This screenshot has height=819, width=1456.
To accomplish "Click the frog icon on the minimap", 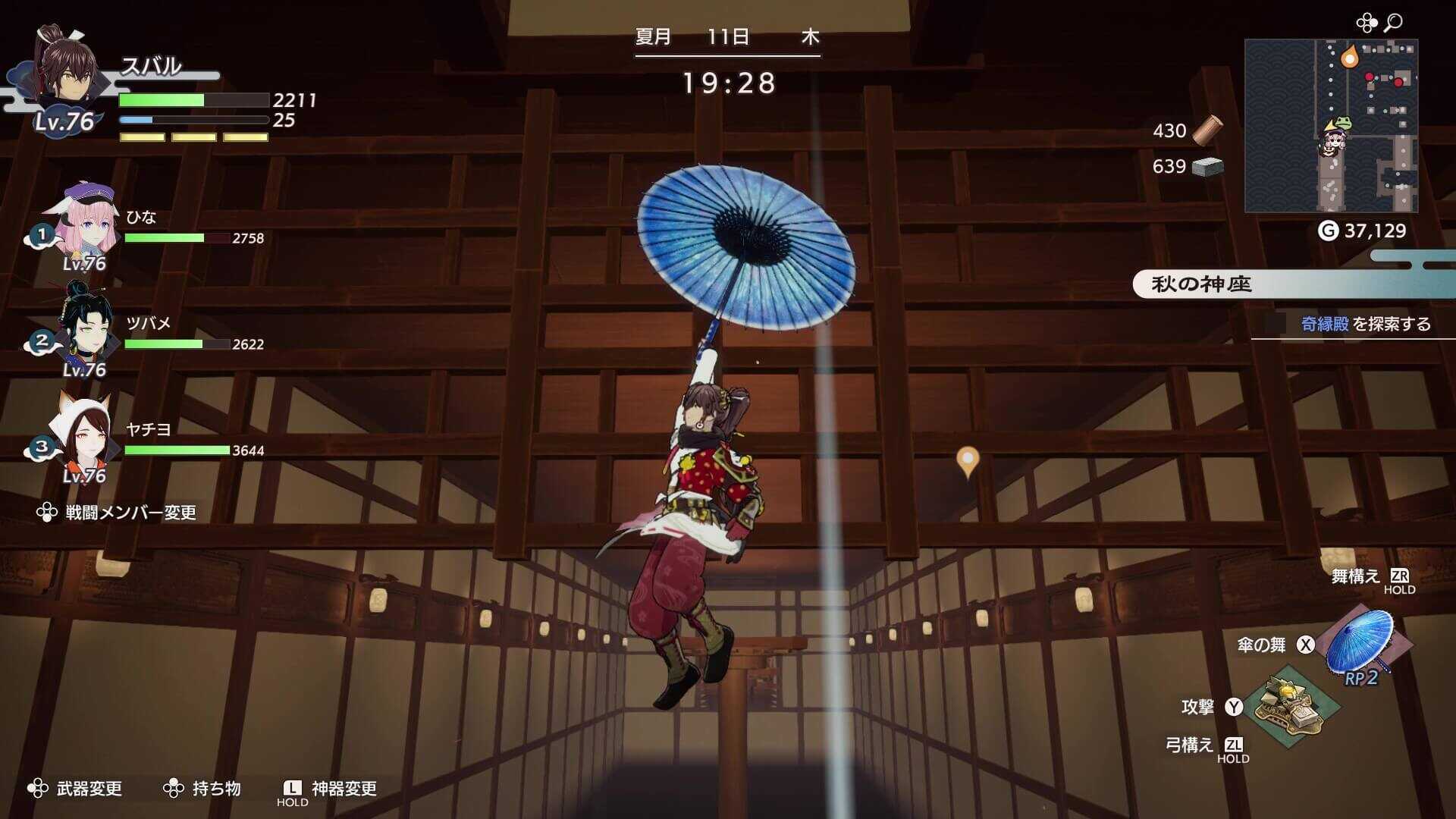I will [1343, 124].
